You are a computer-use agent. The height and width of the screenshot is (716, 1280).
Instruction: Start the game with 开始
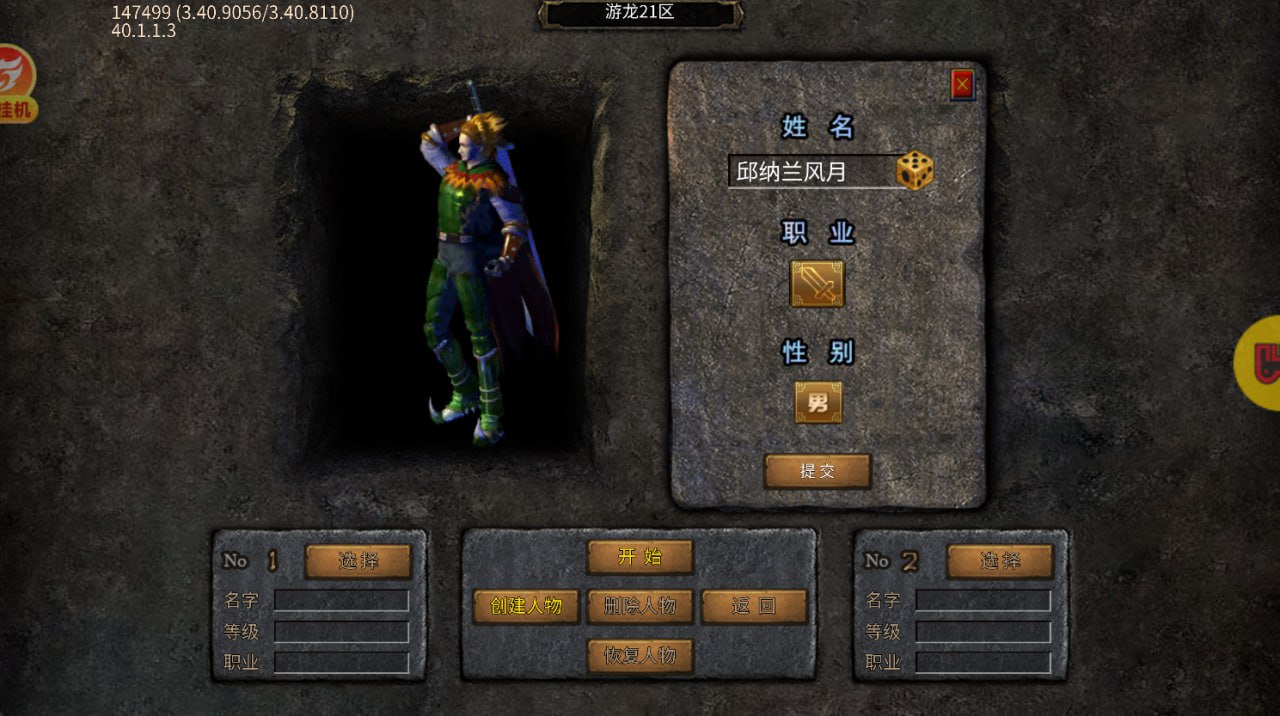coord(639,557)
